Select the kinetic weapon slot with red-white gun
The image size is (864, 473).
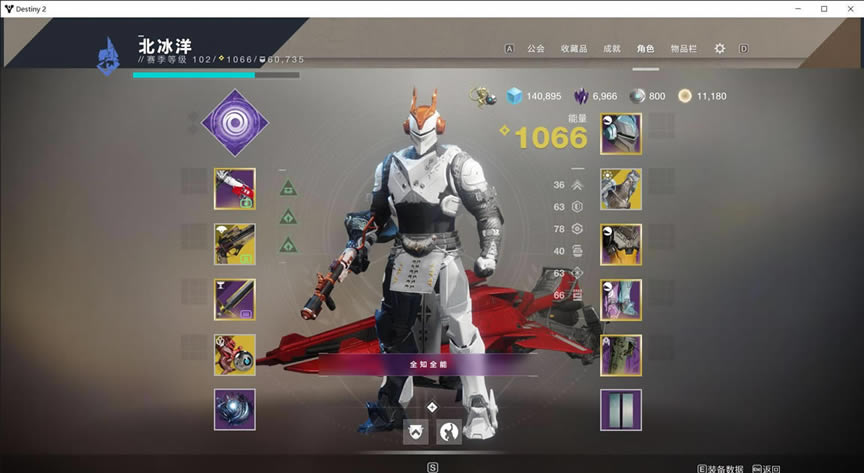[x=234, y=188]
